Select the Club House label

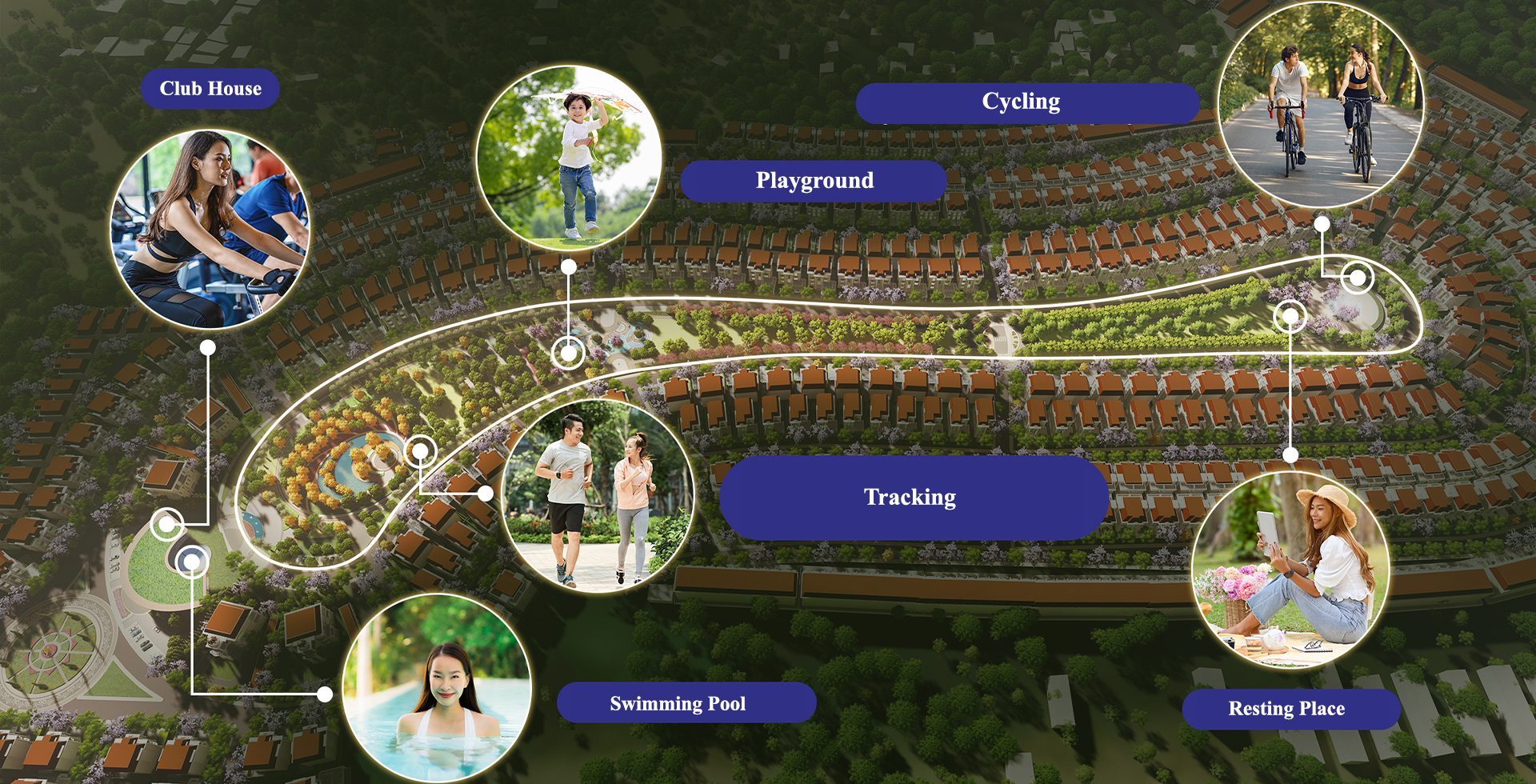(210, 89)
